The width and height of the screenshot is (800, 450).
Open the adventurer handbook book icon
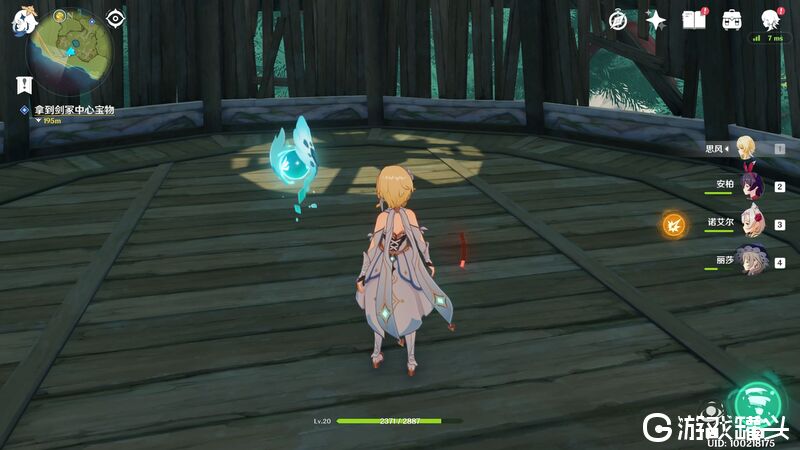pyautogui.click(x=693, y=20)
